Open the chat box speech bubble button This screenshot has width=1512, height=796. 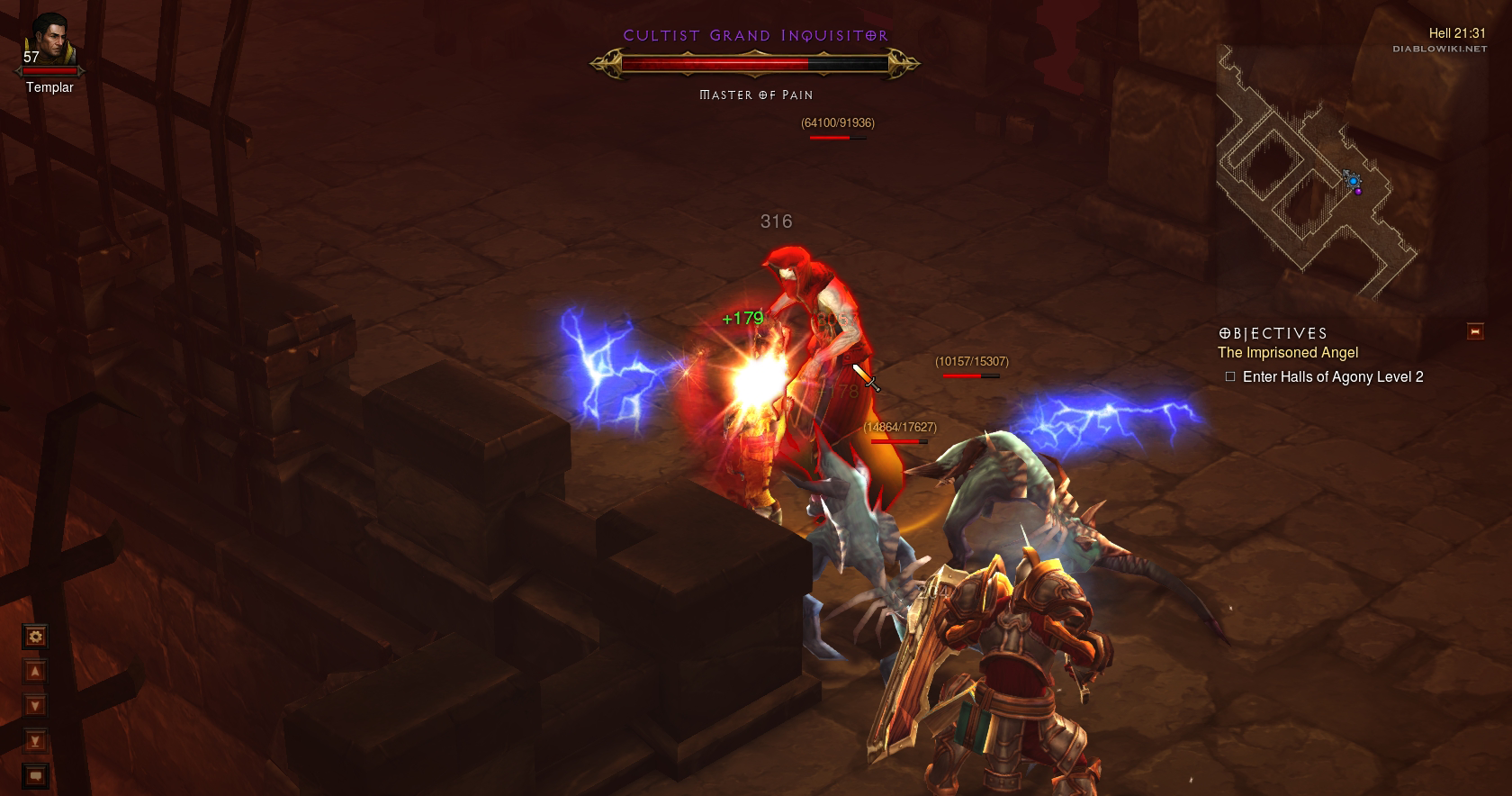click(35, 775)
